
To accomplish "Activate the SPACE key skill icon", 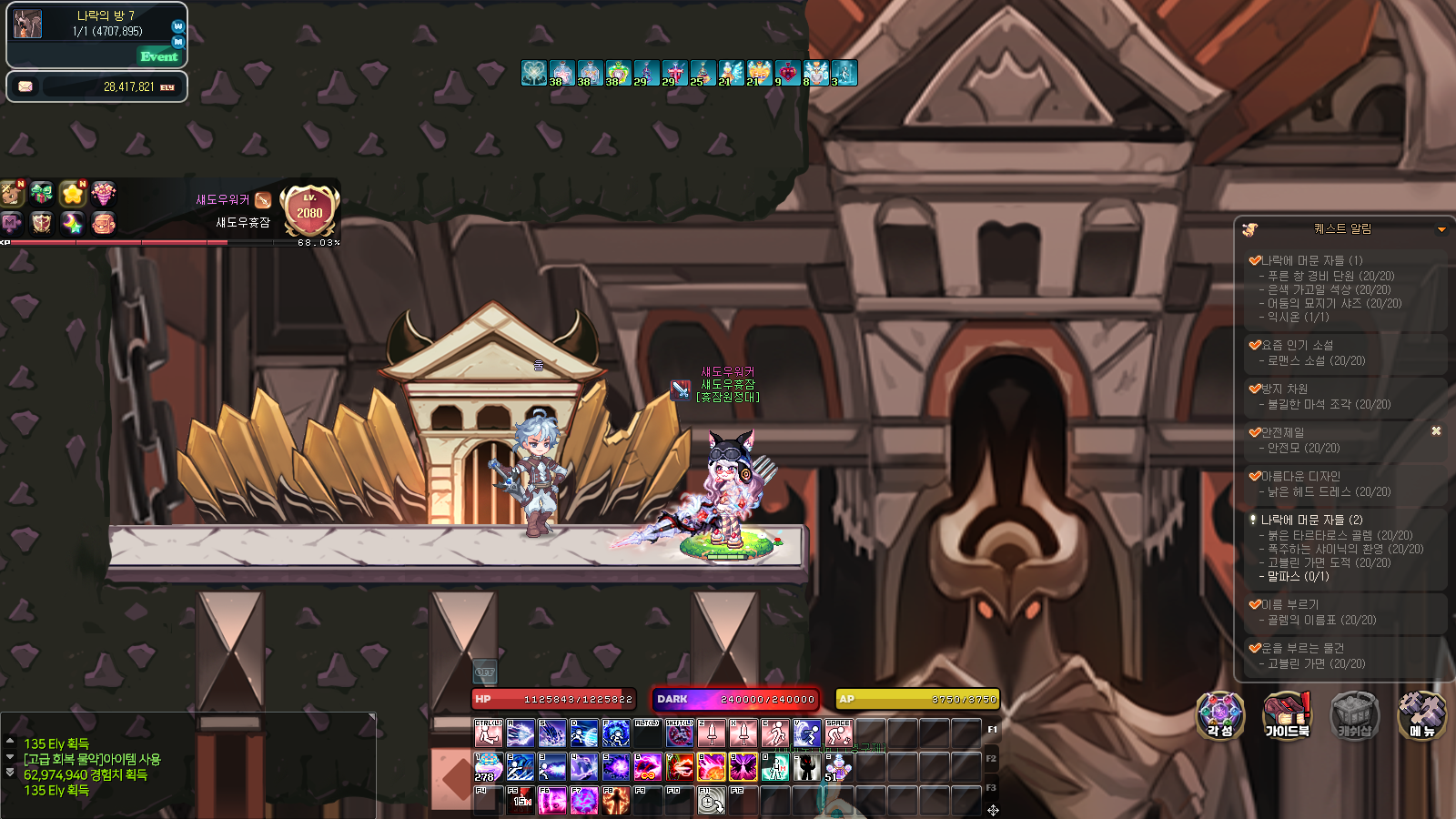I will coord(838,733).
